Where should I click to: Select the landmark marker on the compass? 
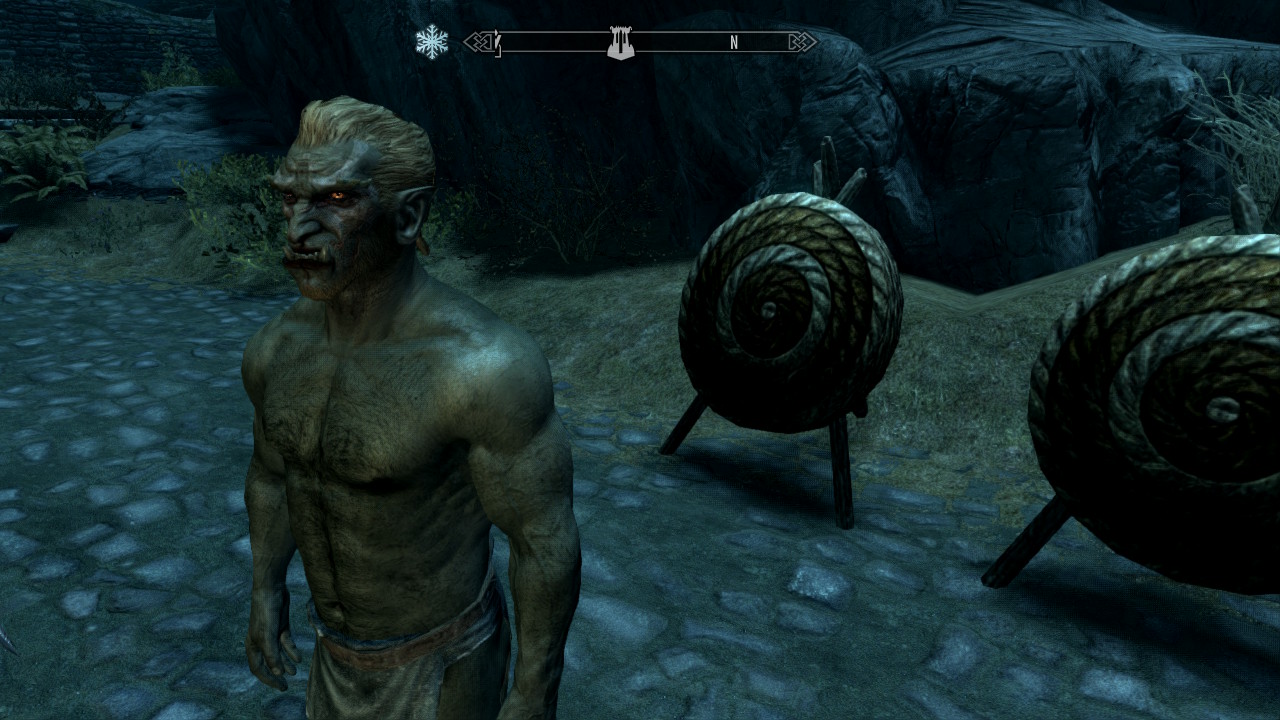click(621, 43)
